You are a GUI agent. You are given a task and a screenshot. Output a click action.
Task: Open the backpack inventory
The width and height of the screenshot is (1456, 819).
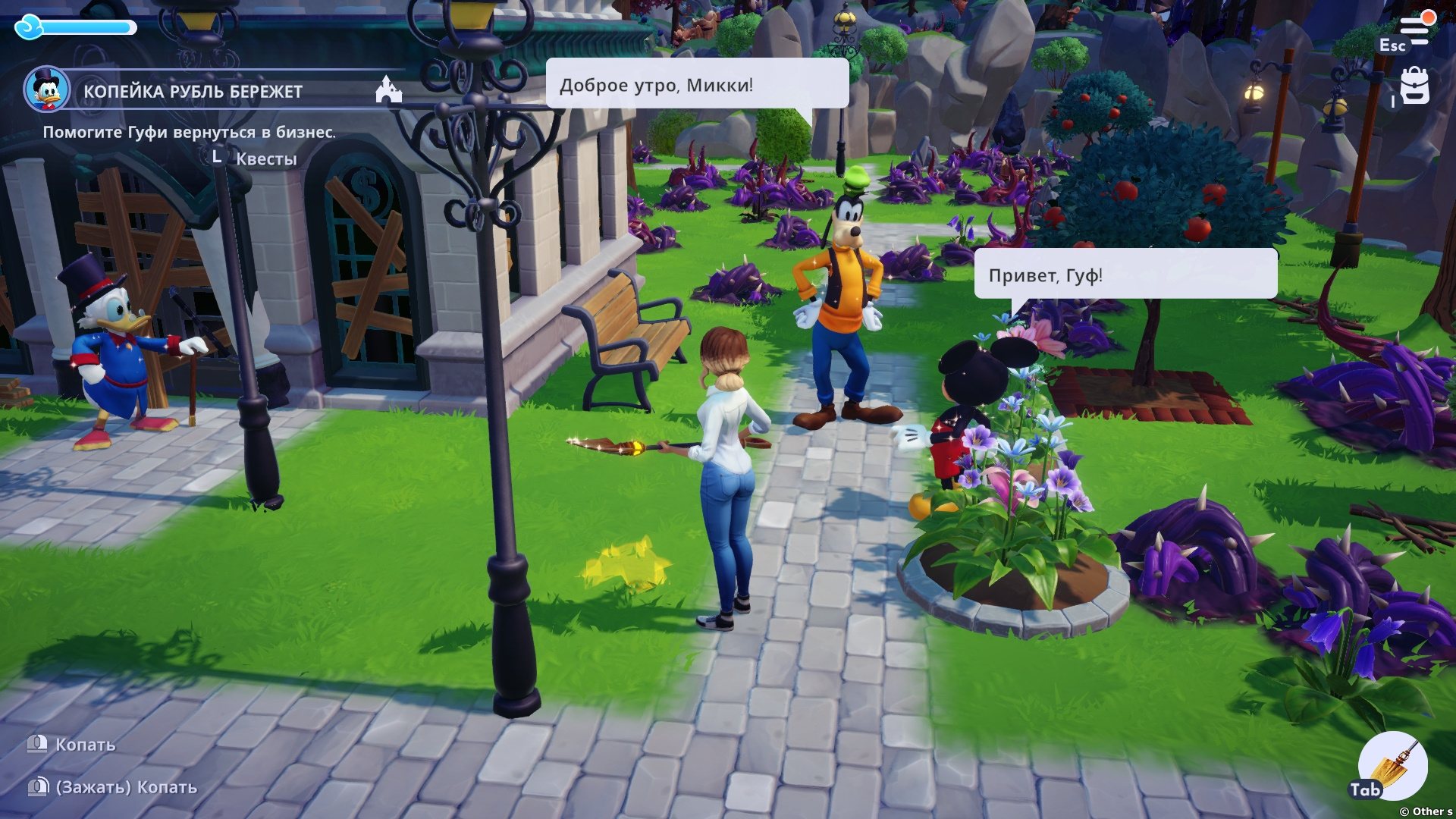point(1414,86)
